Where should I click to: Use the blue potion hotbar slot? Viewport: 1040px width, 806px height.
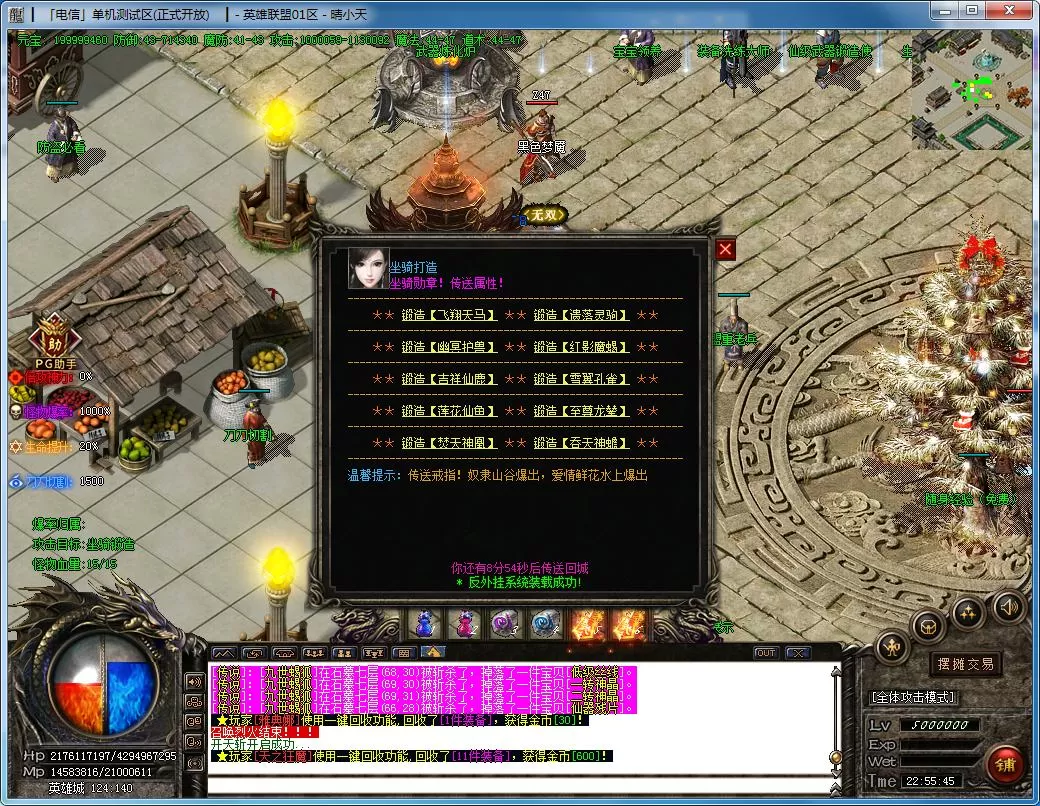coord(426,624)
